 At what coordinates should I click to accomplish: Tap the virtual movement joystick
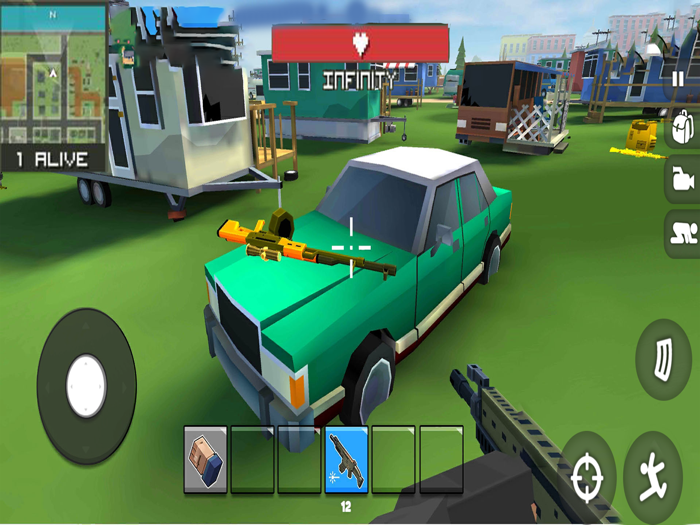click(x=86, y=386)
